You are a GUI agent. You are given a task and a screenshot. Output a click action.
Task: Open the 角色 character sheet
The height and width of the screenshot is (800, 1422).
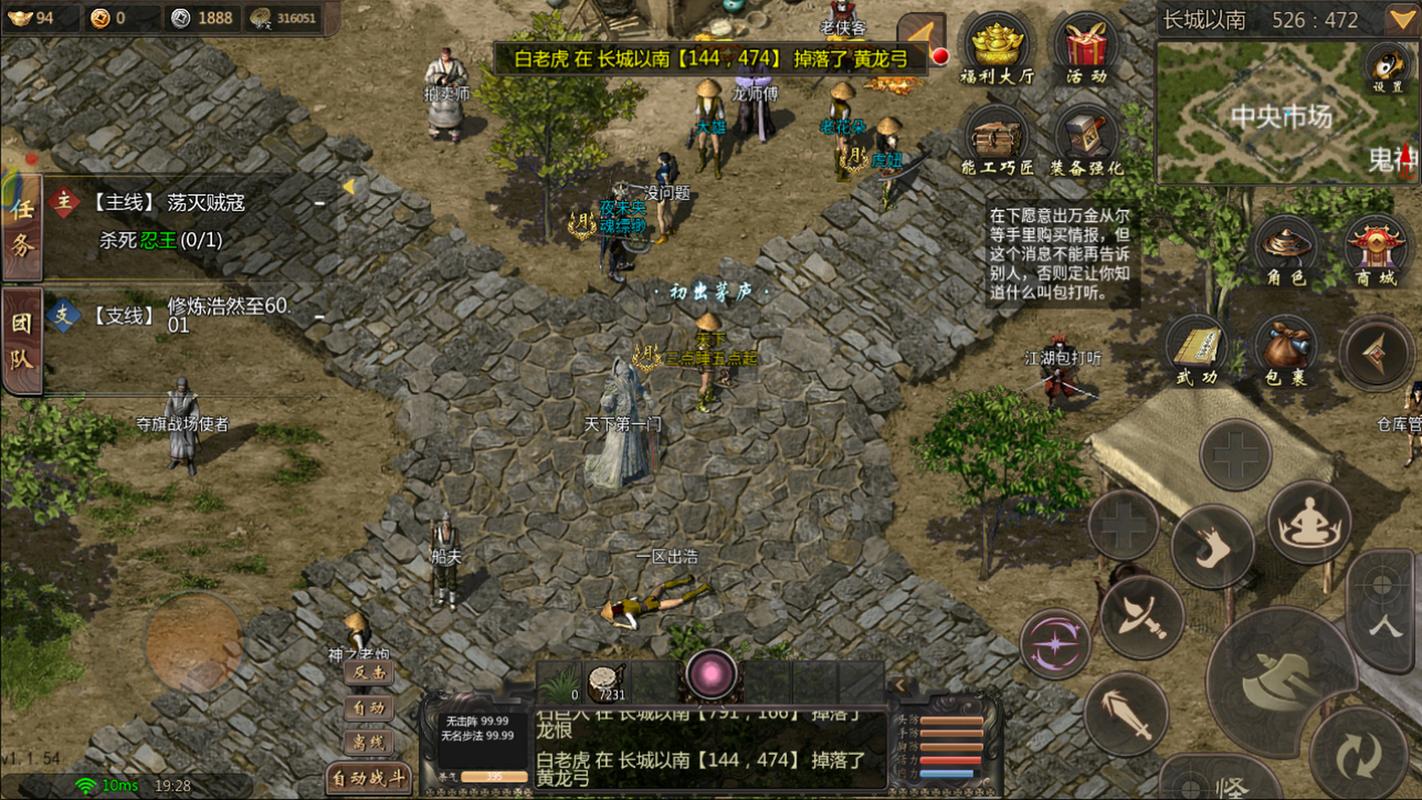pos(1286,250)
